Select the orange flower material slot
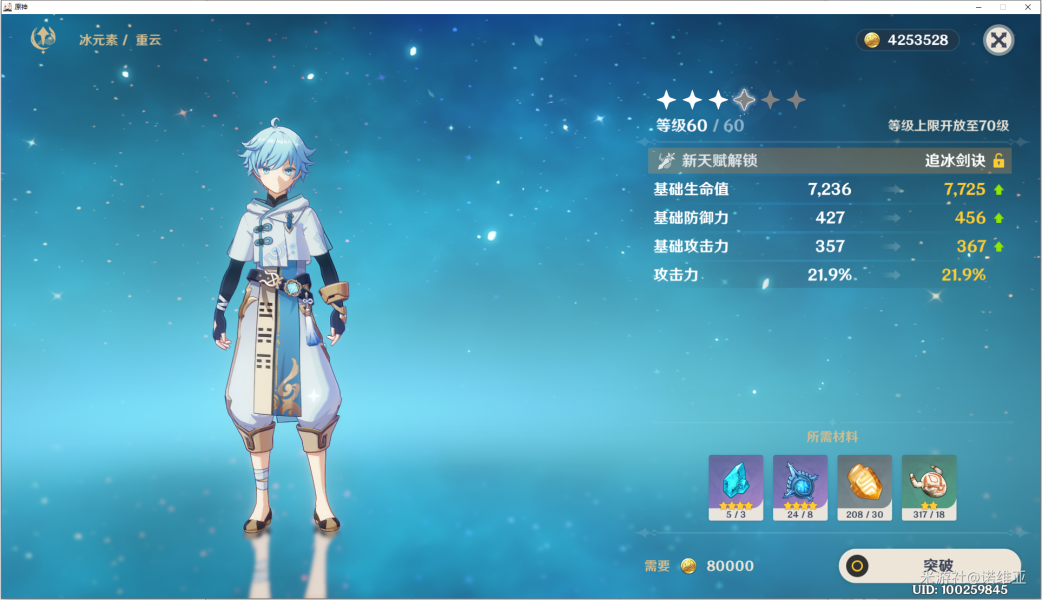 pyautogui.click(x=864, y=487)
